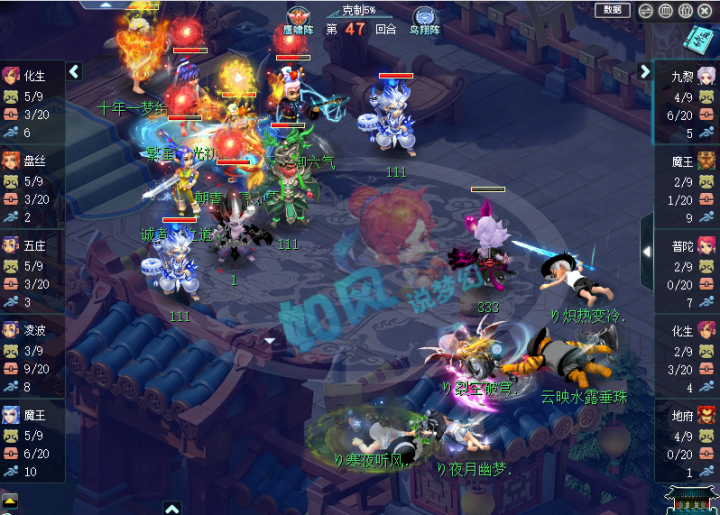Close the battle replay with the X button
The width and height of the screenshot is (720, 515).
(705, 10)
